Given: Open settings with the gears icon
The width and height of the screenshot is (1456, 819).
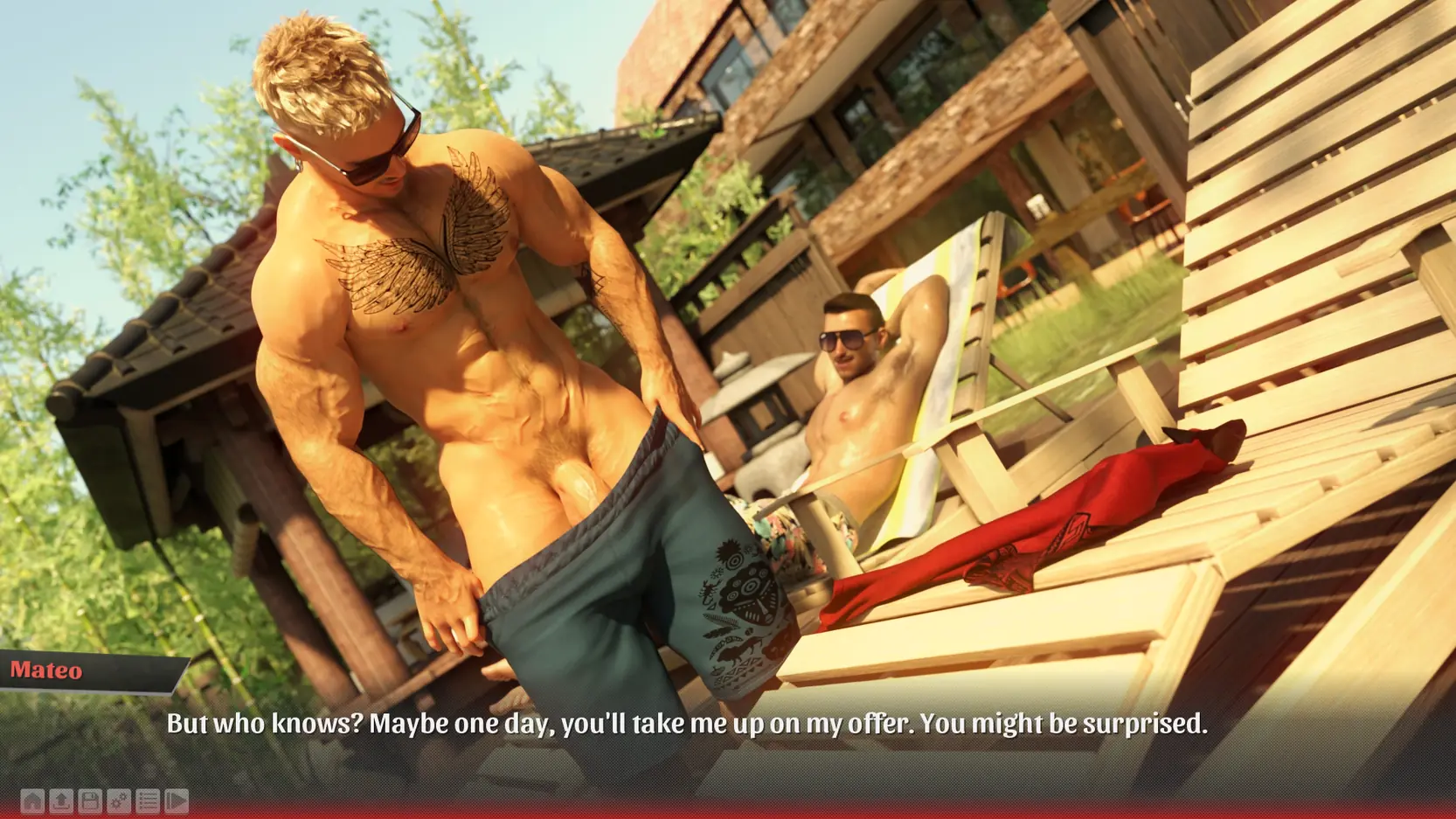Looking at the screenshot, I should 119,801.
